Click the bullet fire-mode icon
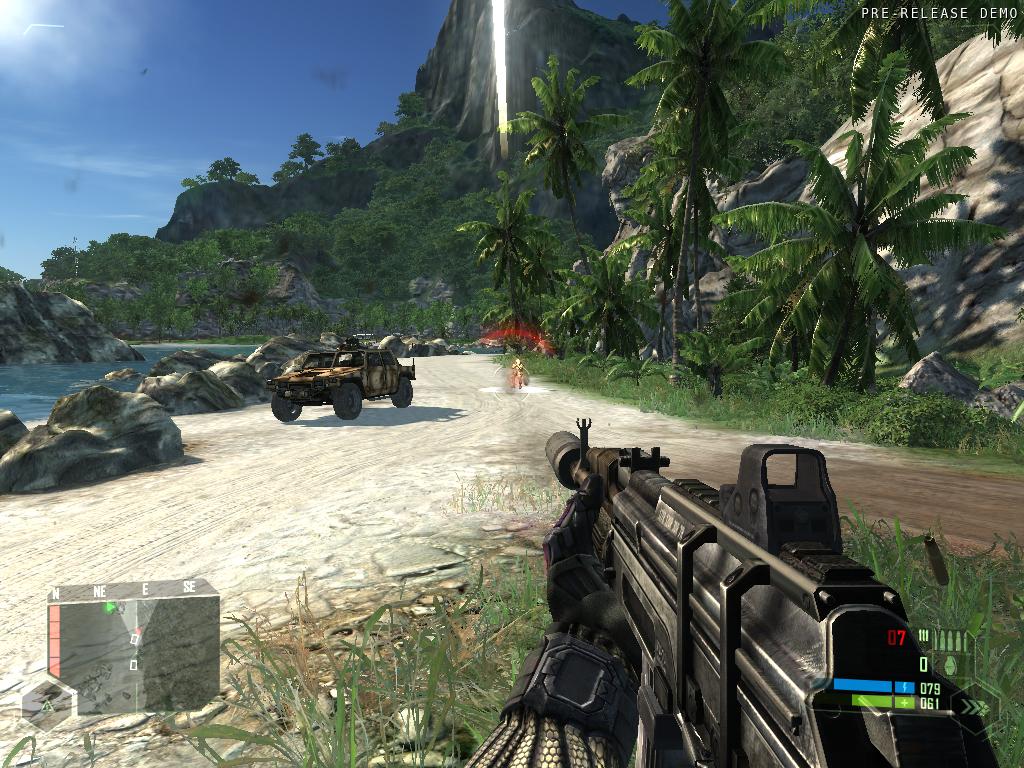 coord(923,637)
